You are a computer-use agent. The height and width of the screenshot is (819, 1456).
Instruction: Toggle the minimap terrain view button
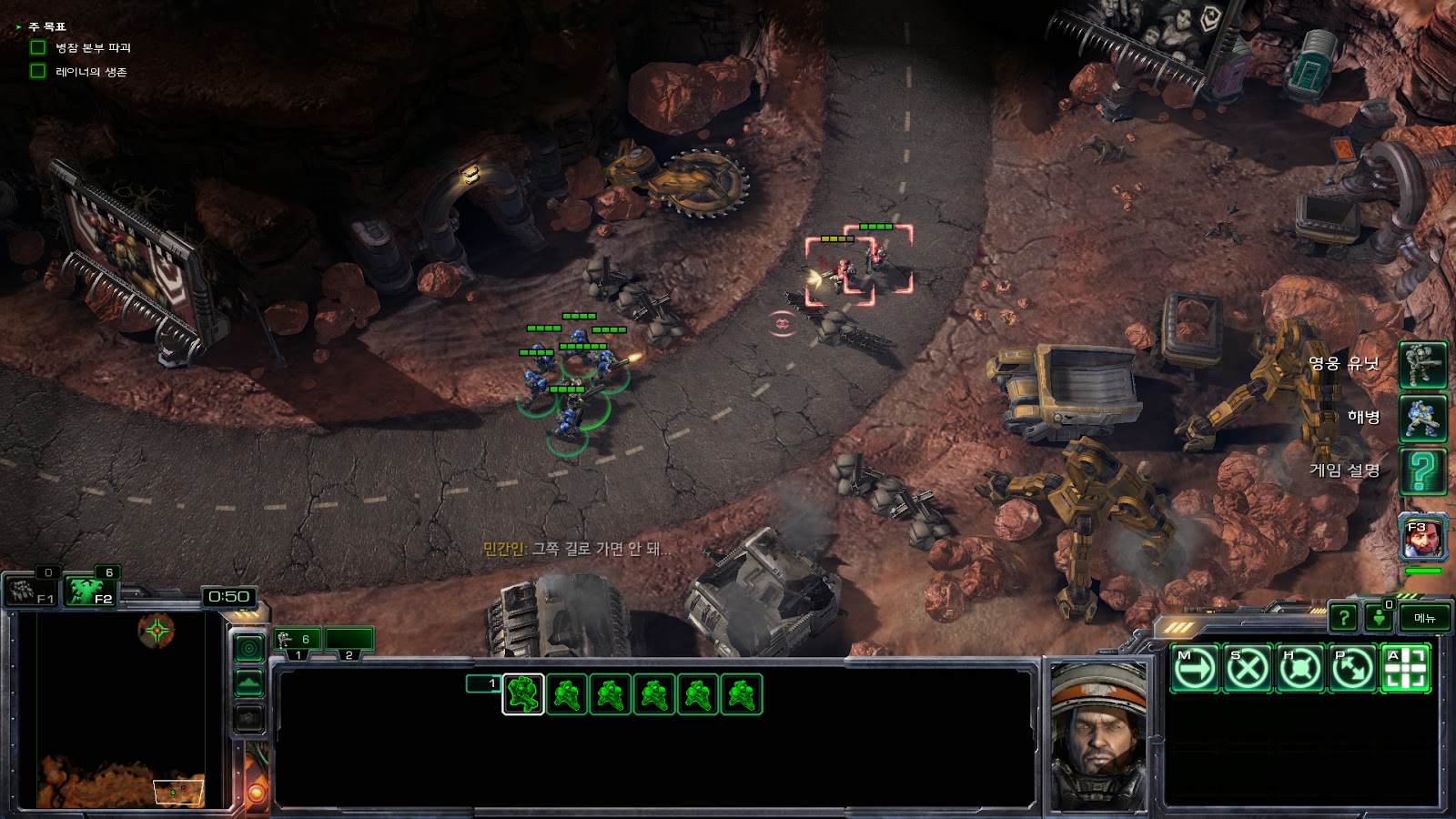(x=249, y=682)
